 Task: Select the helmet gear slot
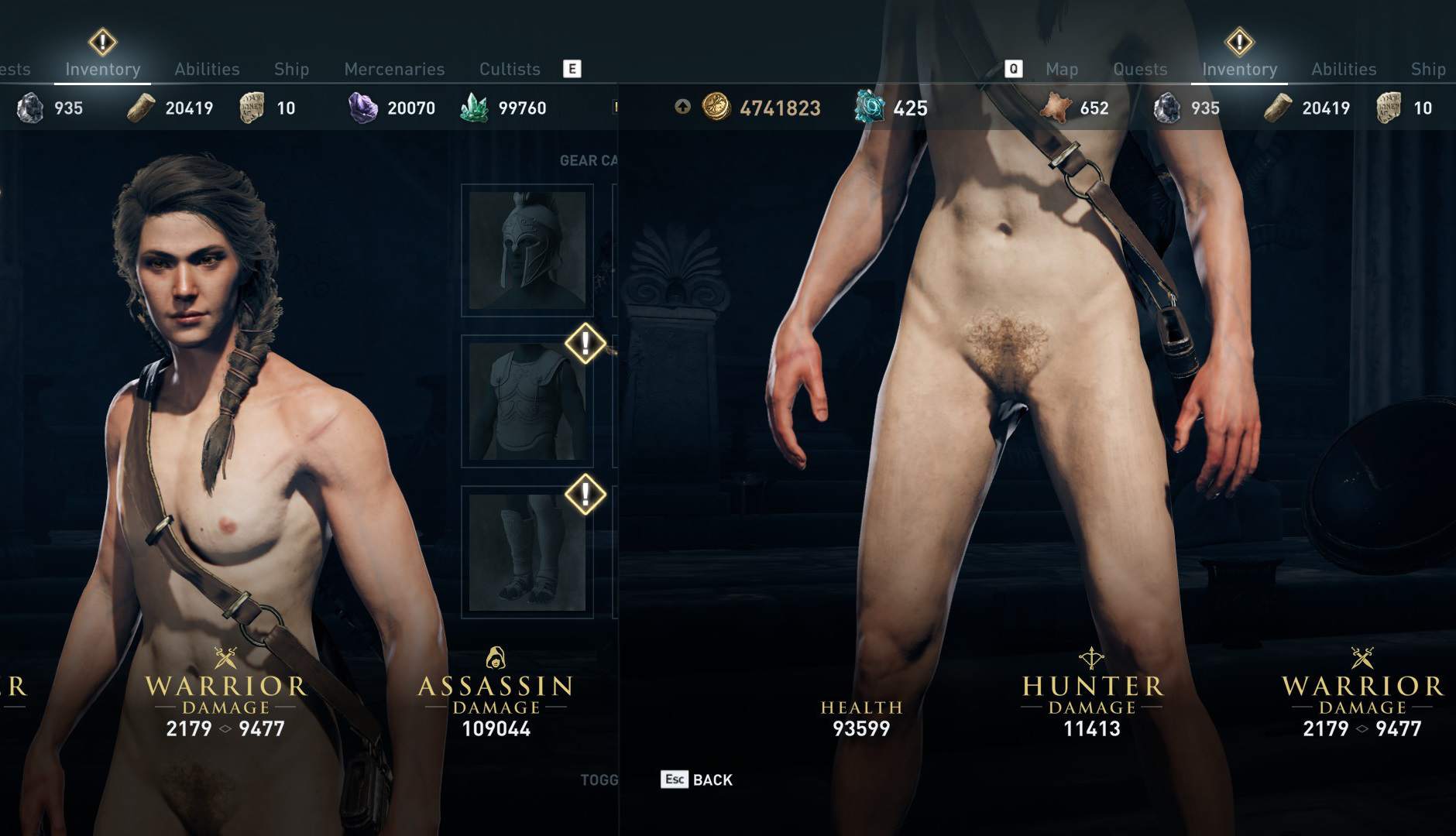tap(527, 250)
